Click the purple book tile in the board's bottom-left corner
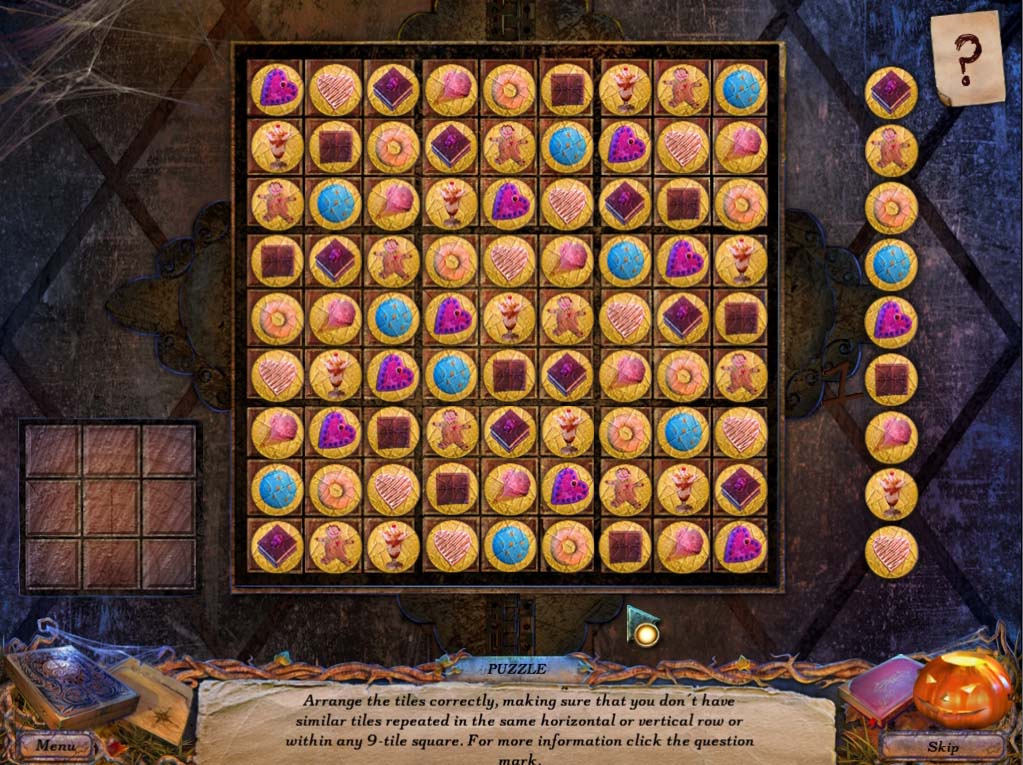1023x765 pixels. pyautogui.click(x=277, y=546)
